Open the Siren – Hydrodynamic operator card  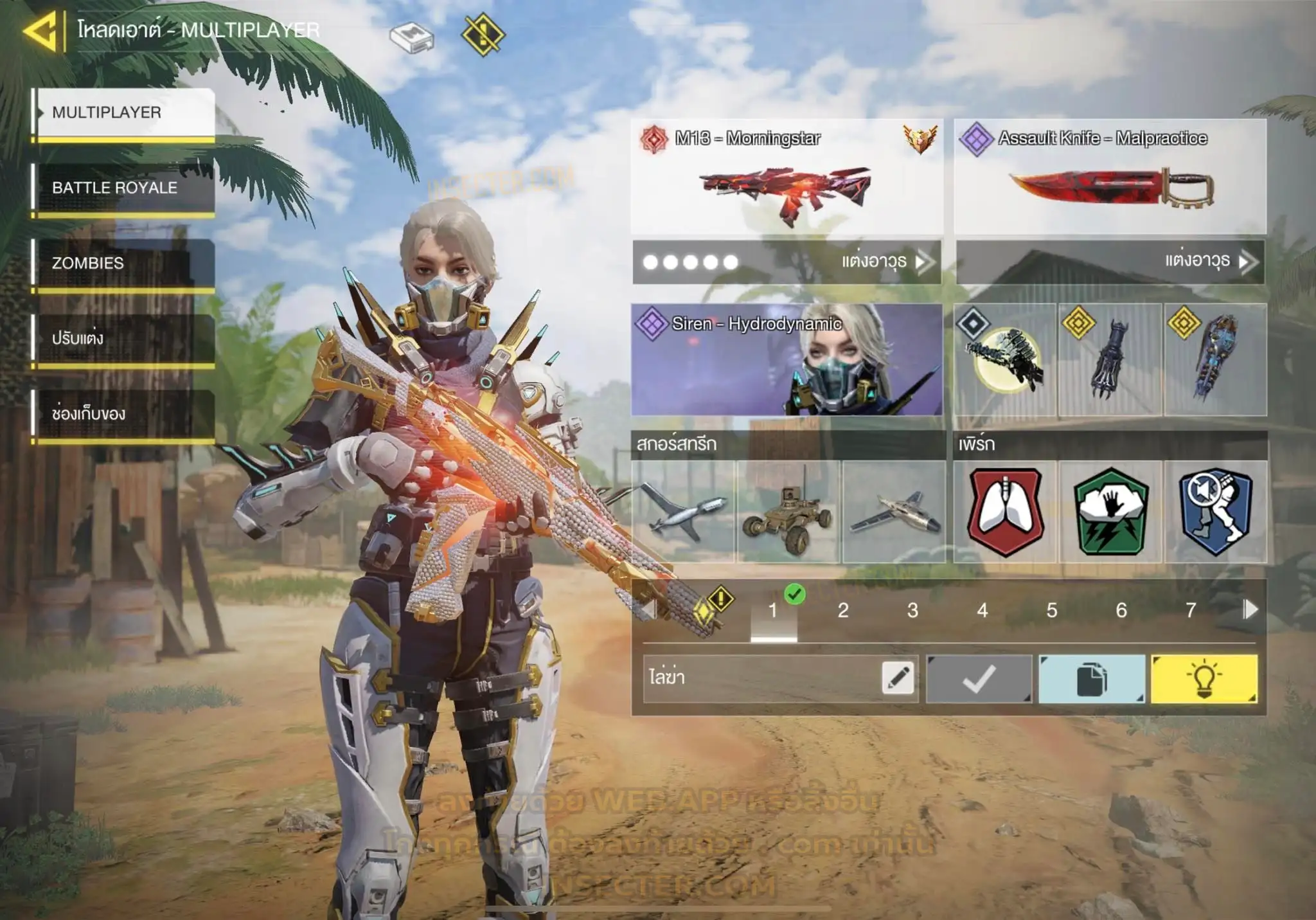(787, 359)
